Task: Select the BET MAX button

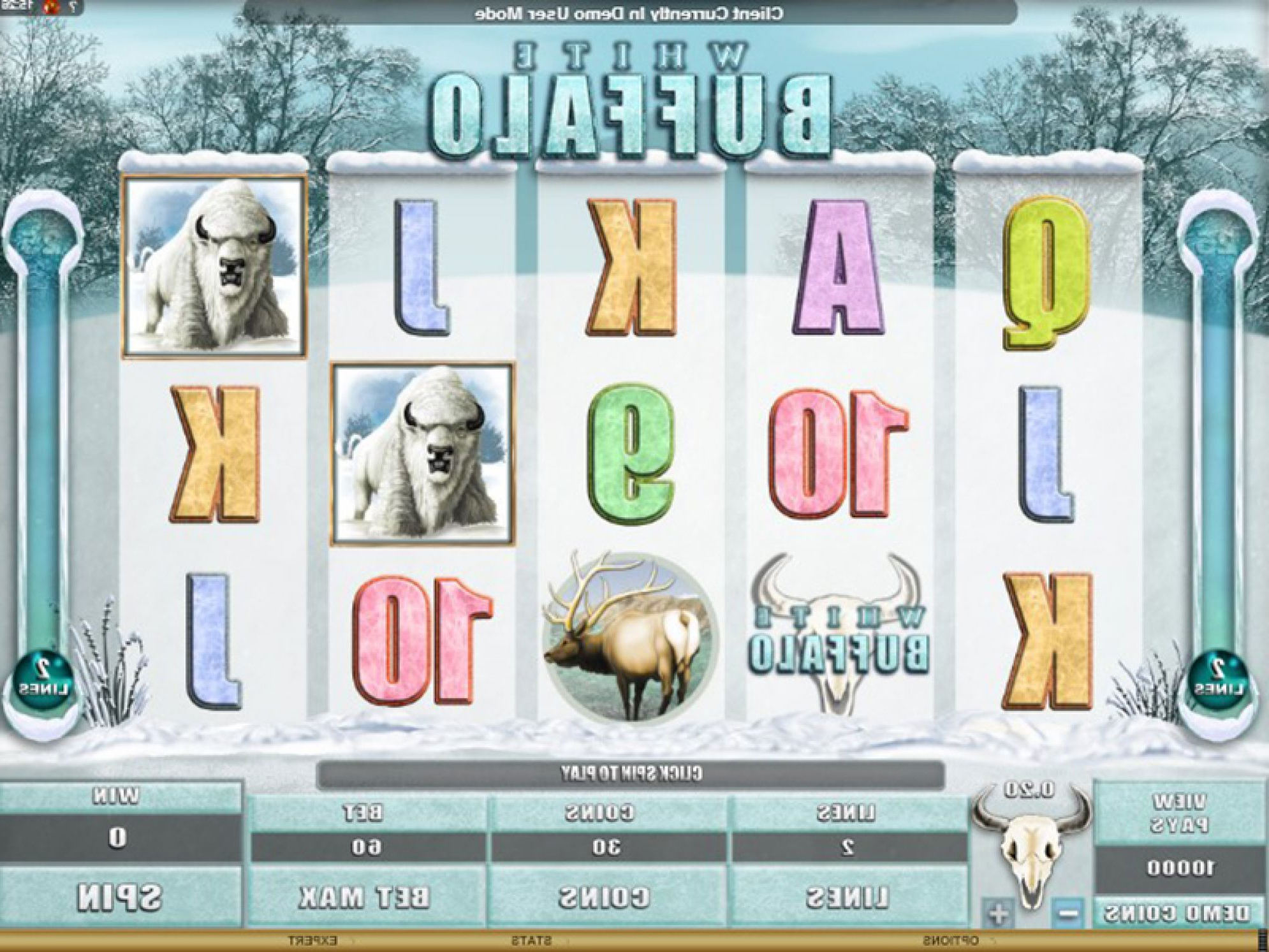Action: click(x=365, y=897)
